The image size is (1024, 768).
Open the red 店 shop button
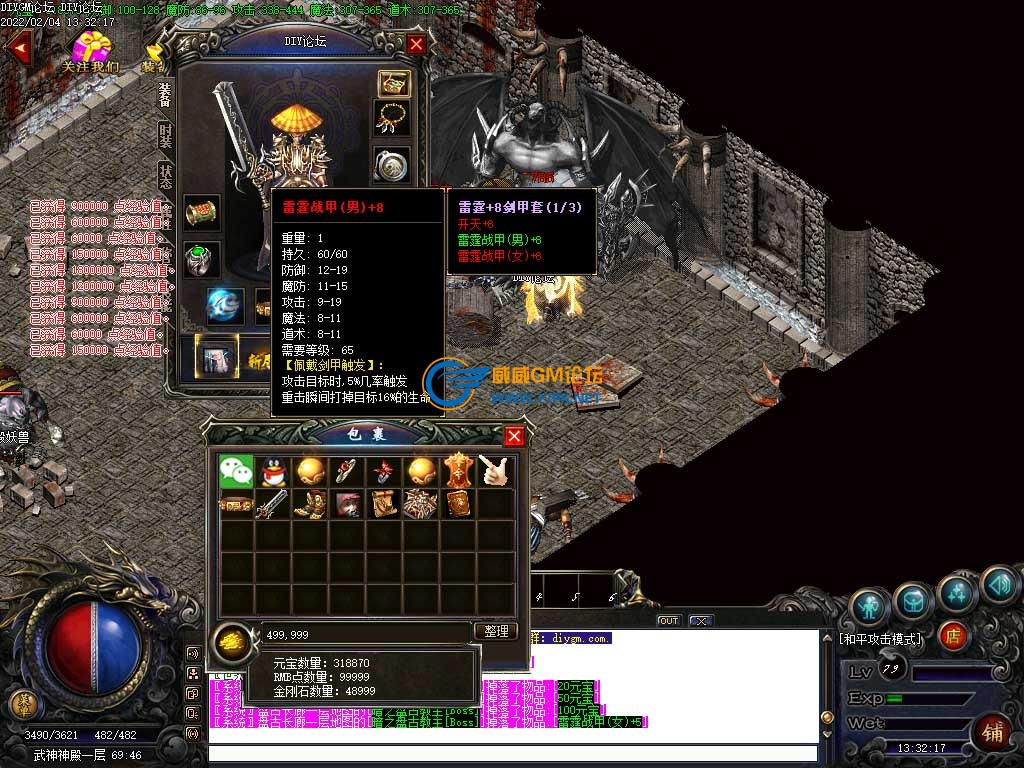click(x=953, y=635)
